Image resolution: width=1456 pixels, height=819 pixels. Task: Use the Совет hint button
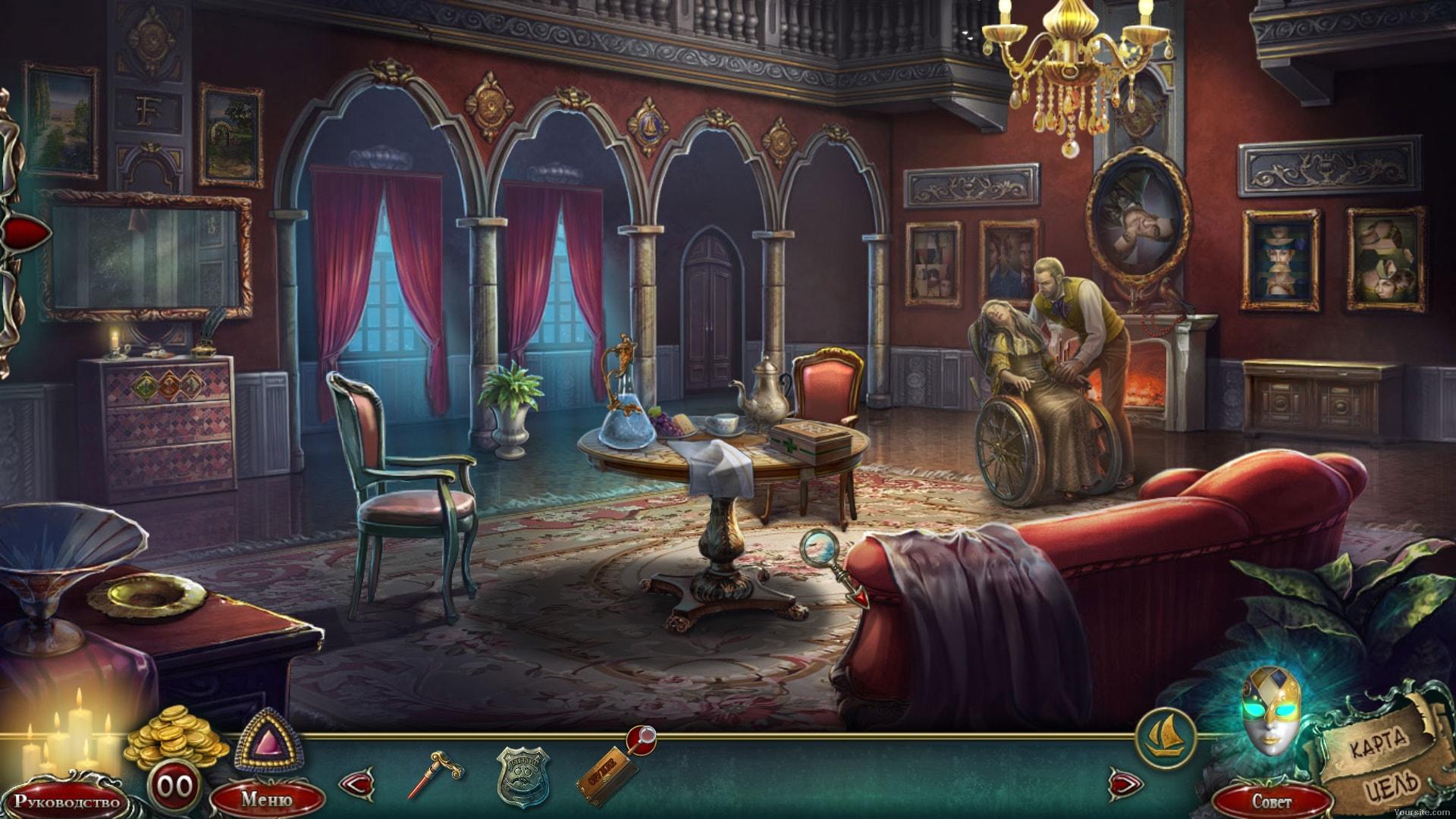tap(1272, 801)
